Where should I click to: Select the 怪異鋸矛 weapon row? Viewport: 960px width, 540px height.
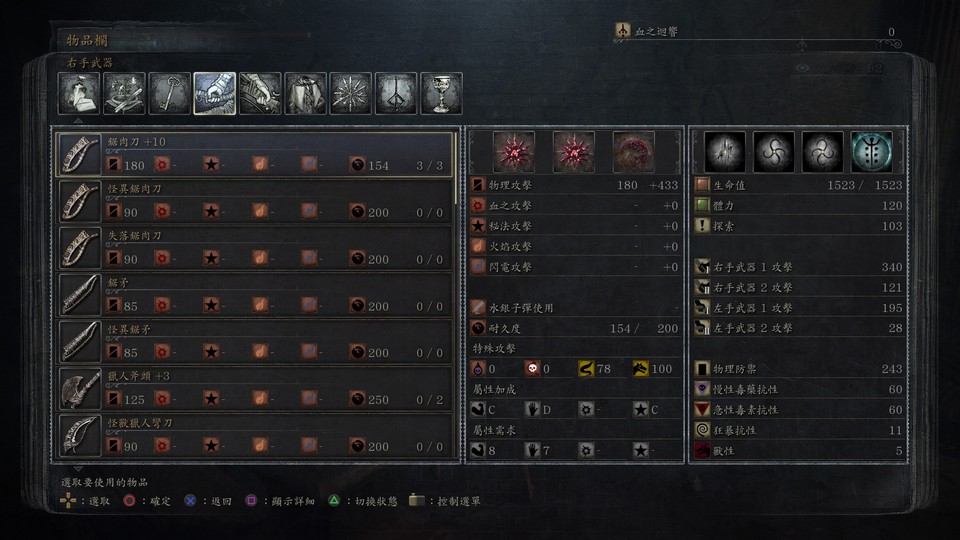(x=255, y=342)
